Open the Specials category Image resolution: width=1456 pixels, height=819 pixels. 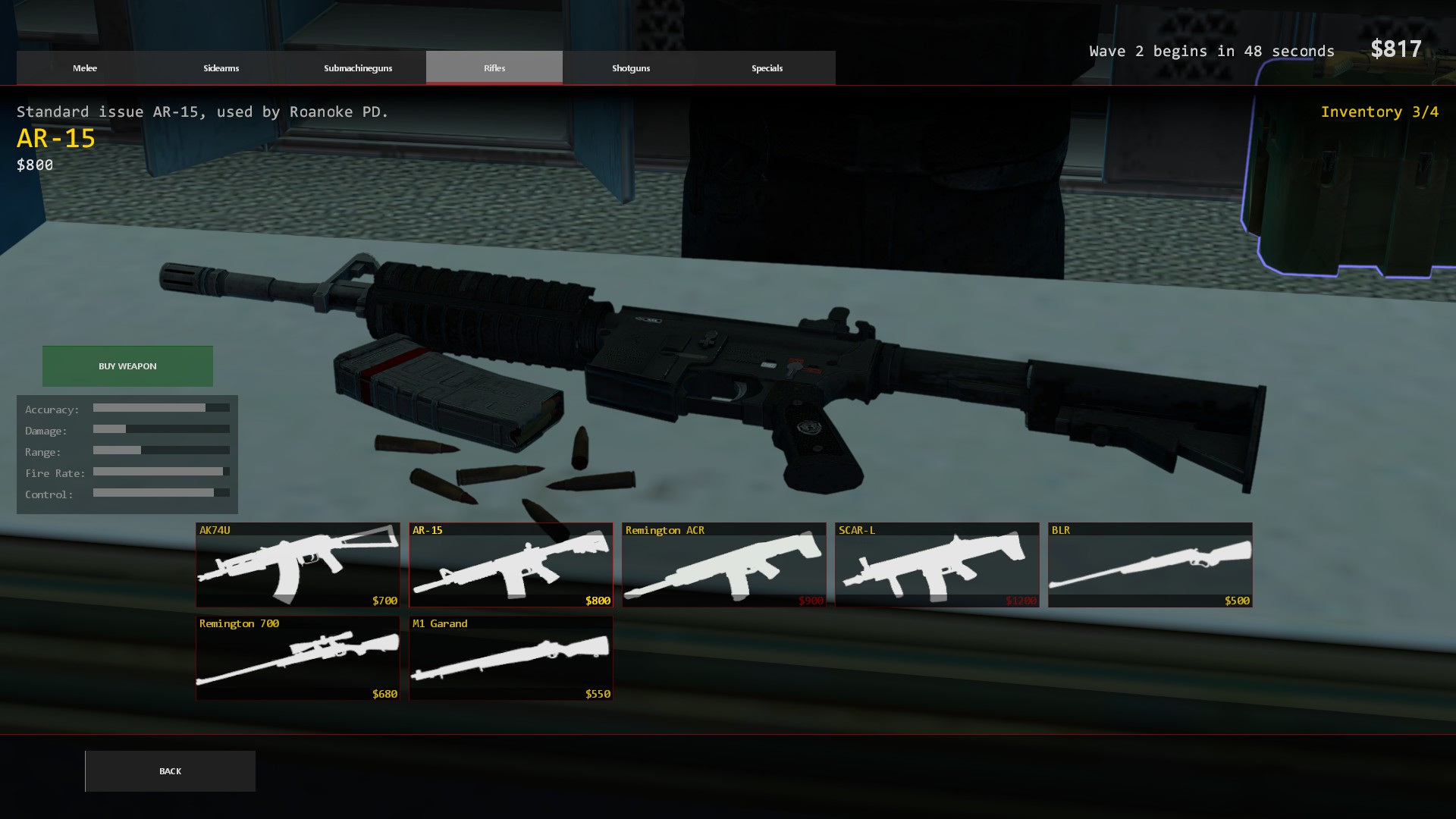(x=767, y=67)
